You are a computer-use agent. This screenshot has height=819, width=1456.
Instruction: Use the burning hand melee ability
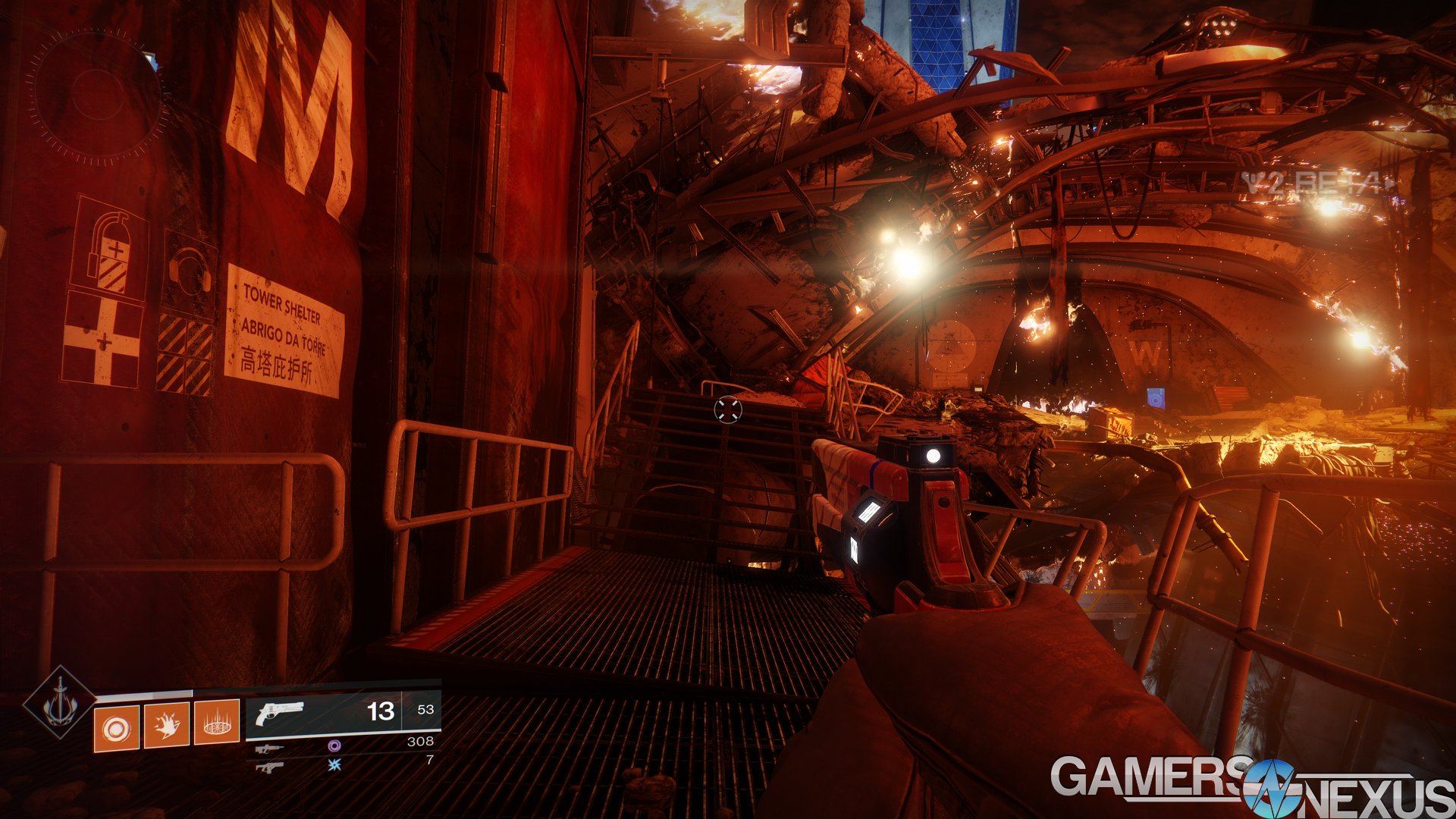[166, 726]
